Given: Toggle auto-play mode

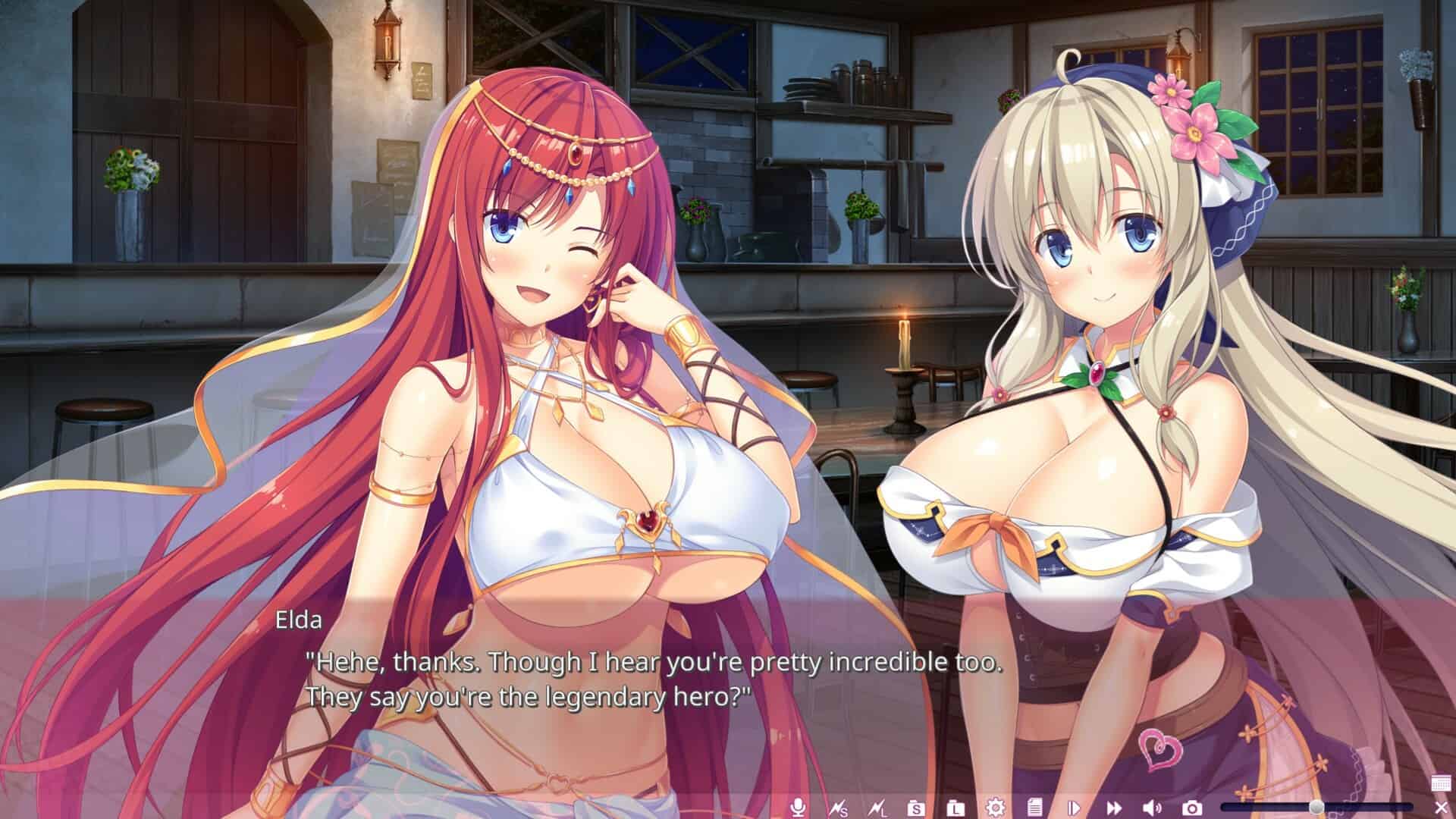Looking at the screenshot, I should pyautogui.click(x=1074, y=808).
